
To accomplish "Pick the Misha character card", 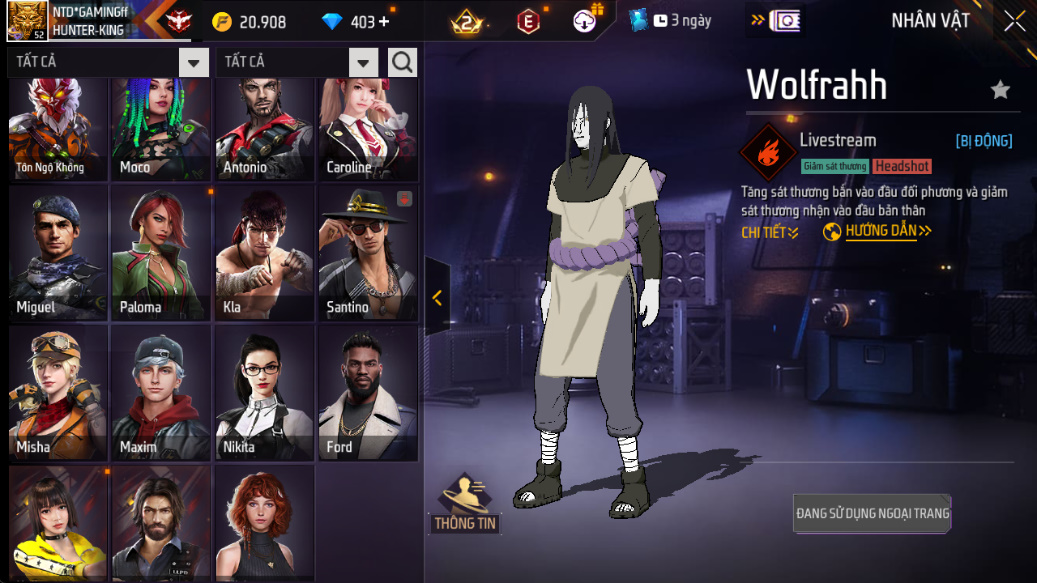I will pyautogui.click(x=58, y=392).
